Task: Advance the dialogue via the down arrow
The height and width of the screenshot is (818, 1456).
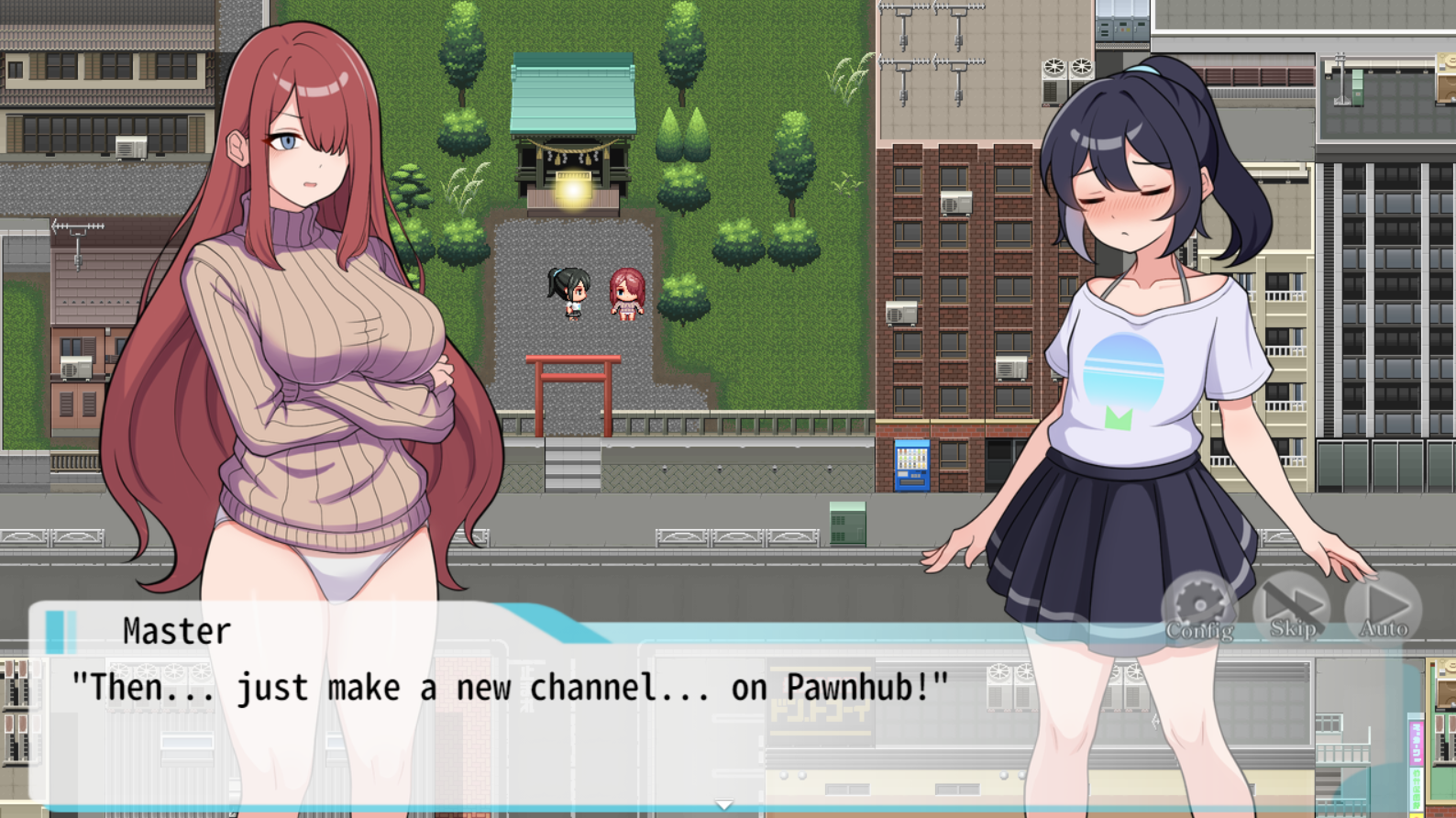Action: 724,804
